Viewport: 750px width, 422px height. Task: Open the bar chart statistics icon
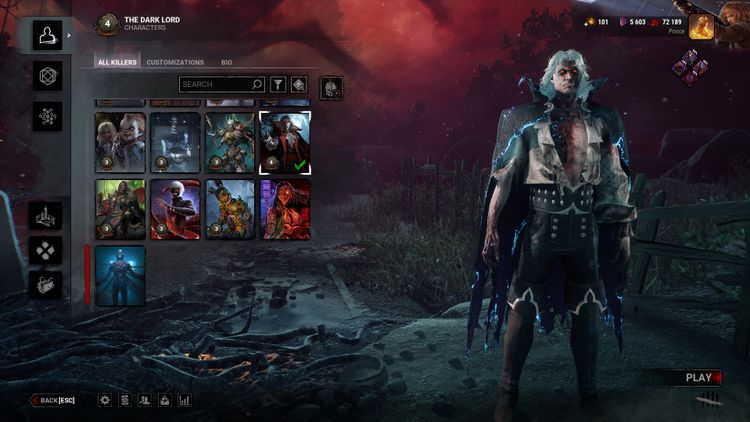[184, 400]
